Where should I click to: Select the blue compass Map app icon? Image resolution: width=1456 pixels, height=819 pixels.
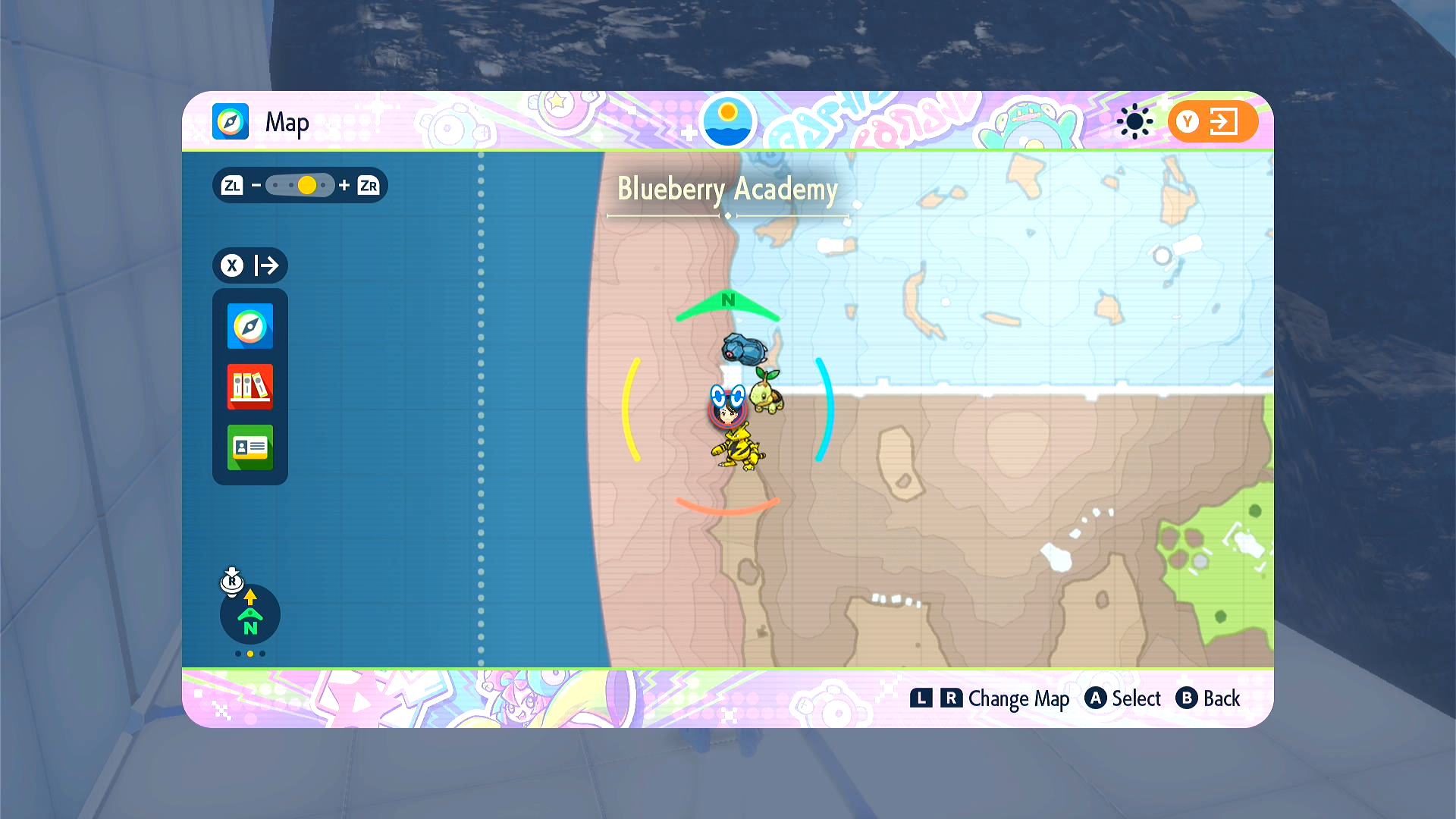[249, 326]
